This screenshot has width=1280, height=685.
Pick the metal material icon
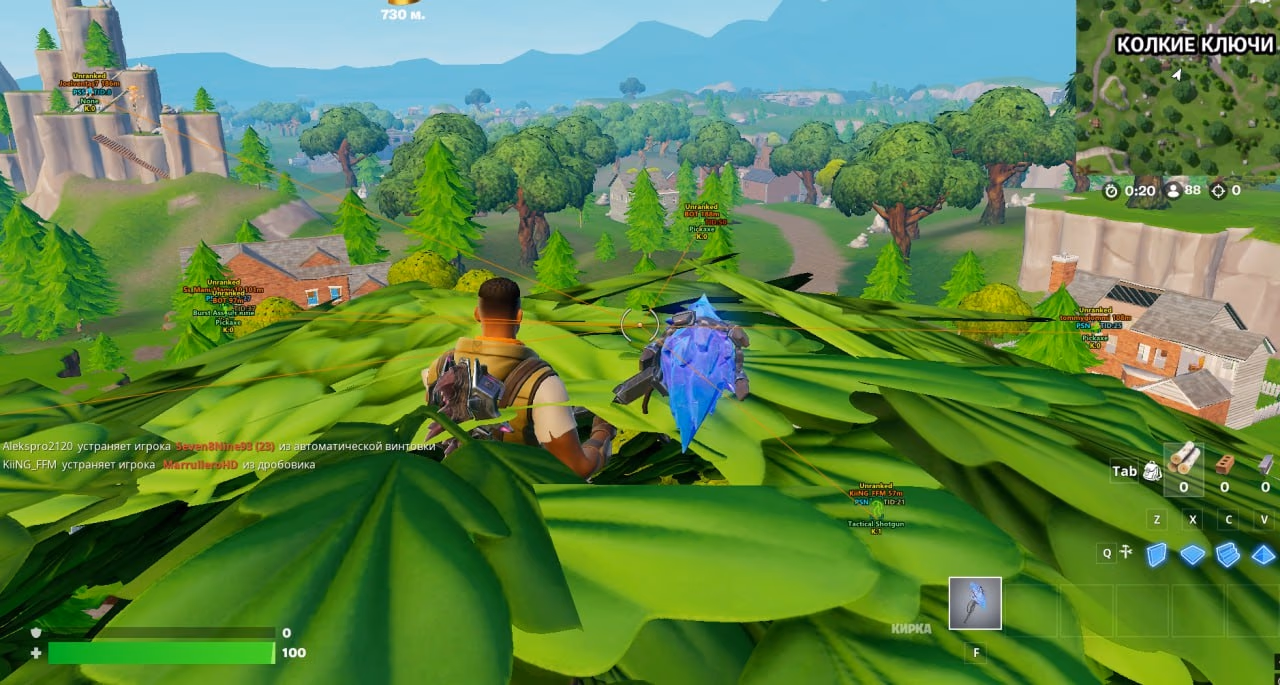(1264, 463)
